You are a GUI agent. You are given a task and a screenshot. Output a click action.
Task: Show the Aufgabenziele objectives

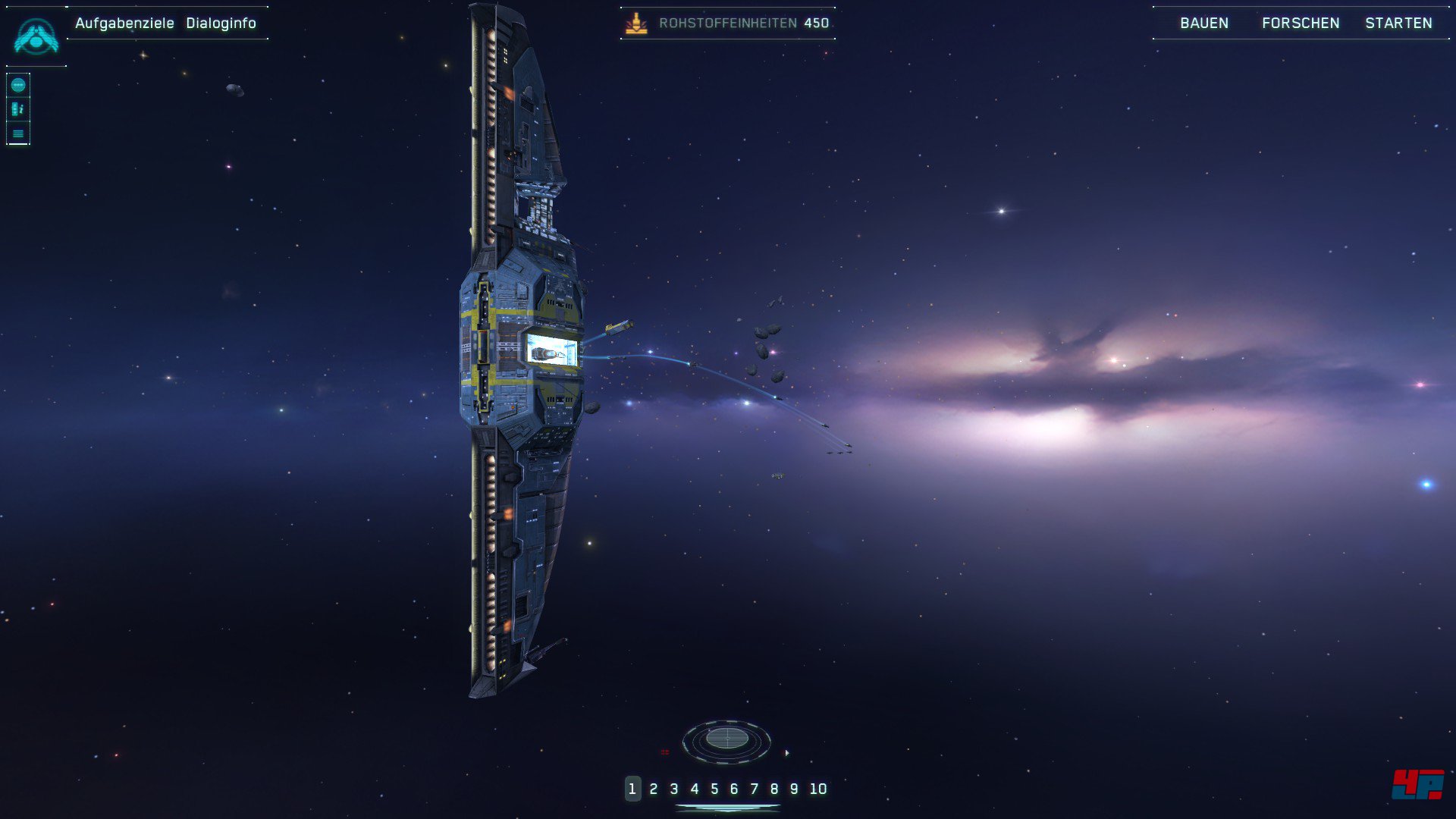click(124, 24)
